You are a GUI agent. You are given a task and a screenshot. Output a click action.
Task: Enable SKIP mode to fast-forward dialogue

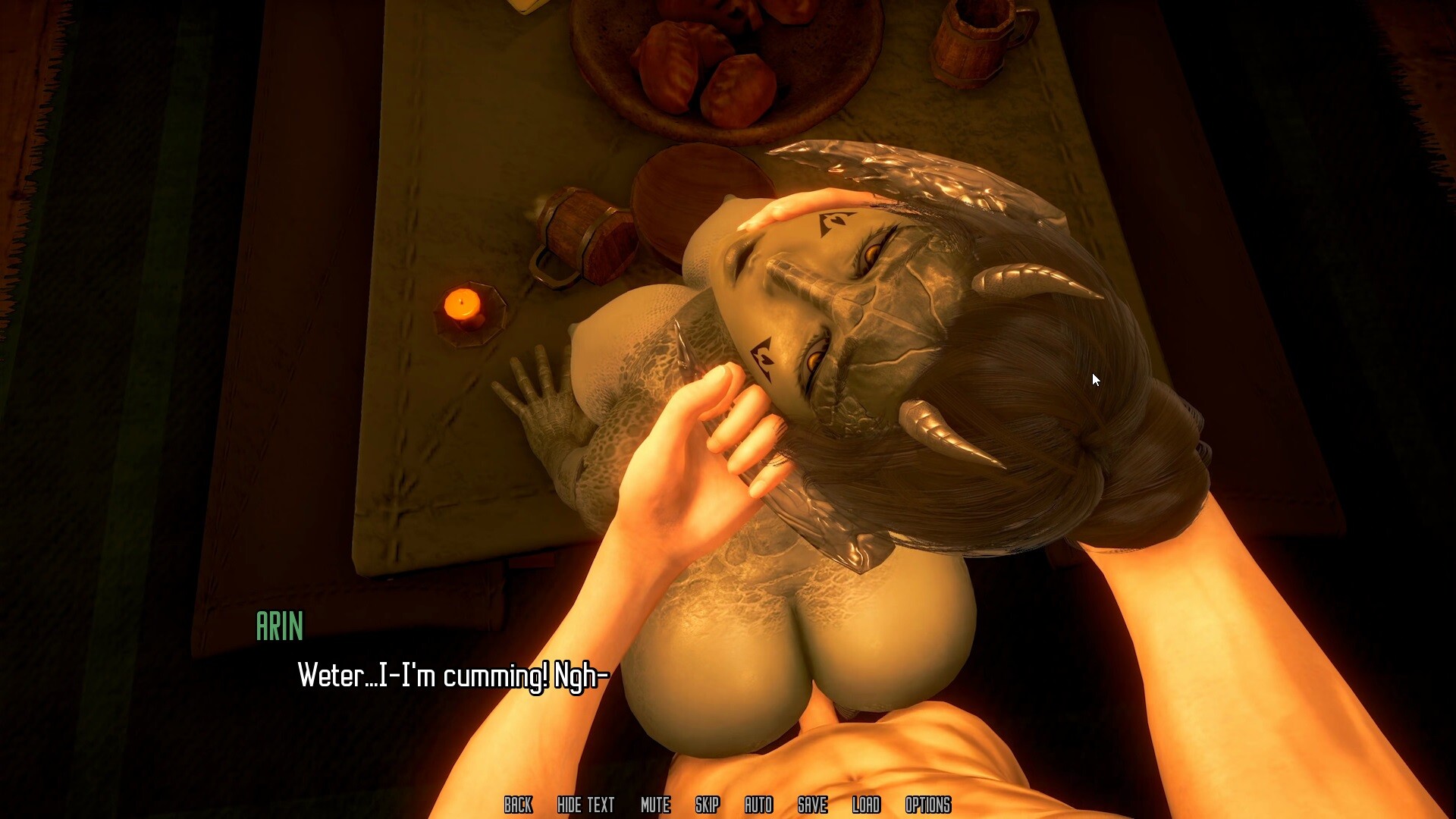707,805
